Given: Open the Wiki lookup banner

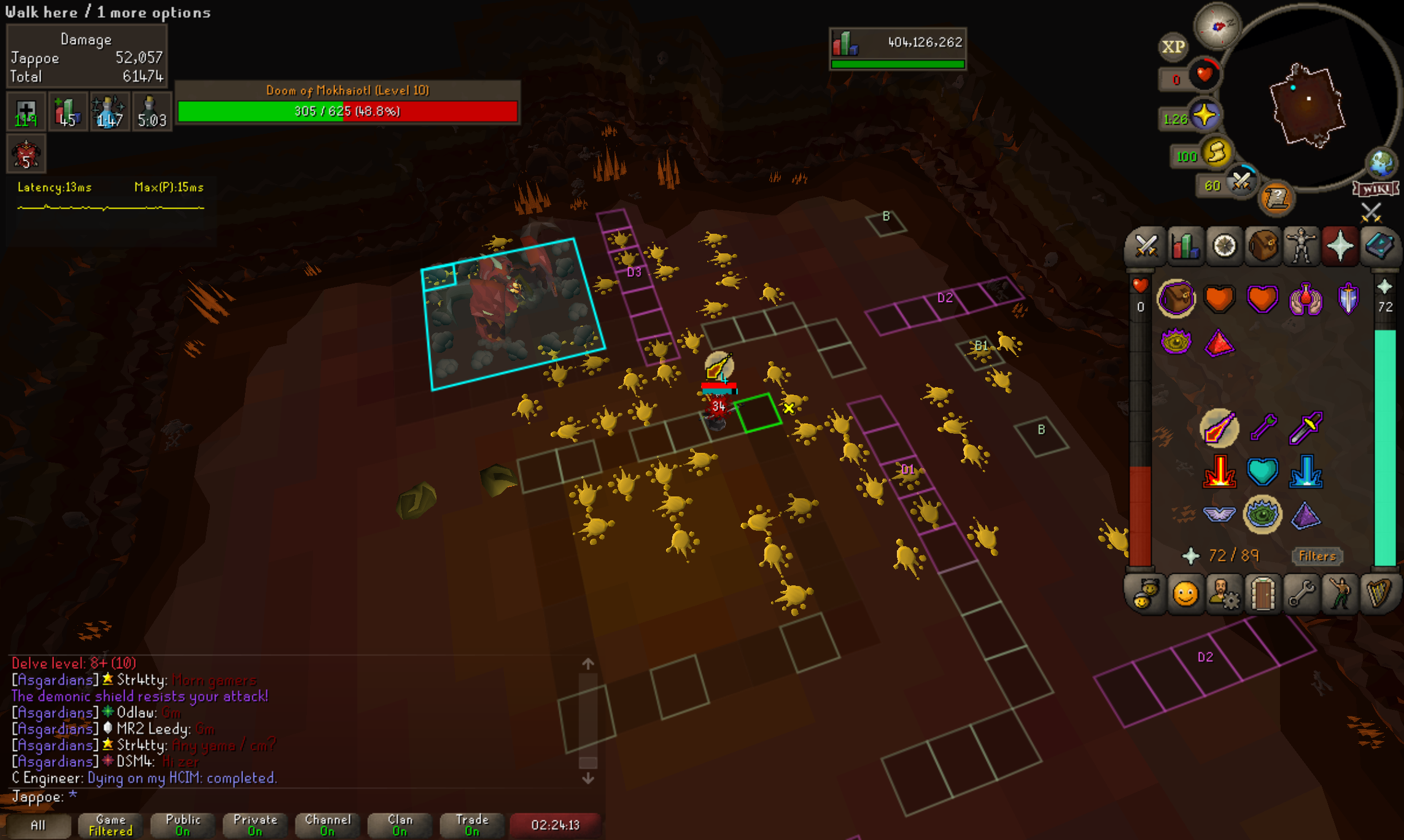Looking at the screenshot, I should click(1376, 189).
